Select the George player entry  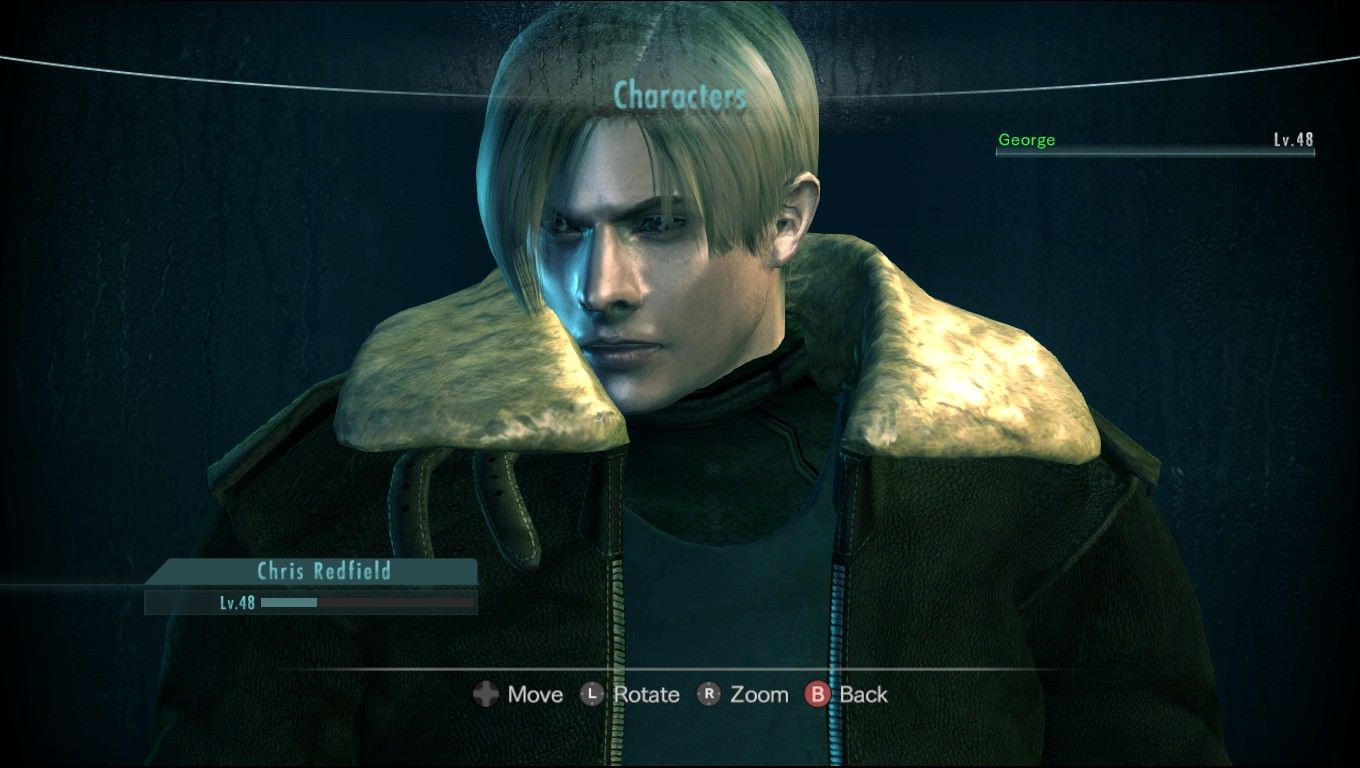1154,141
